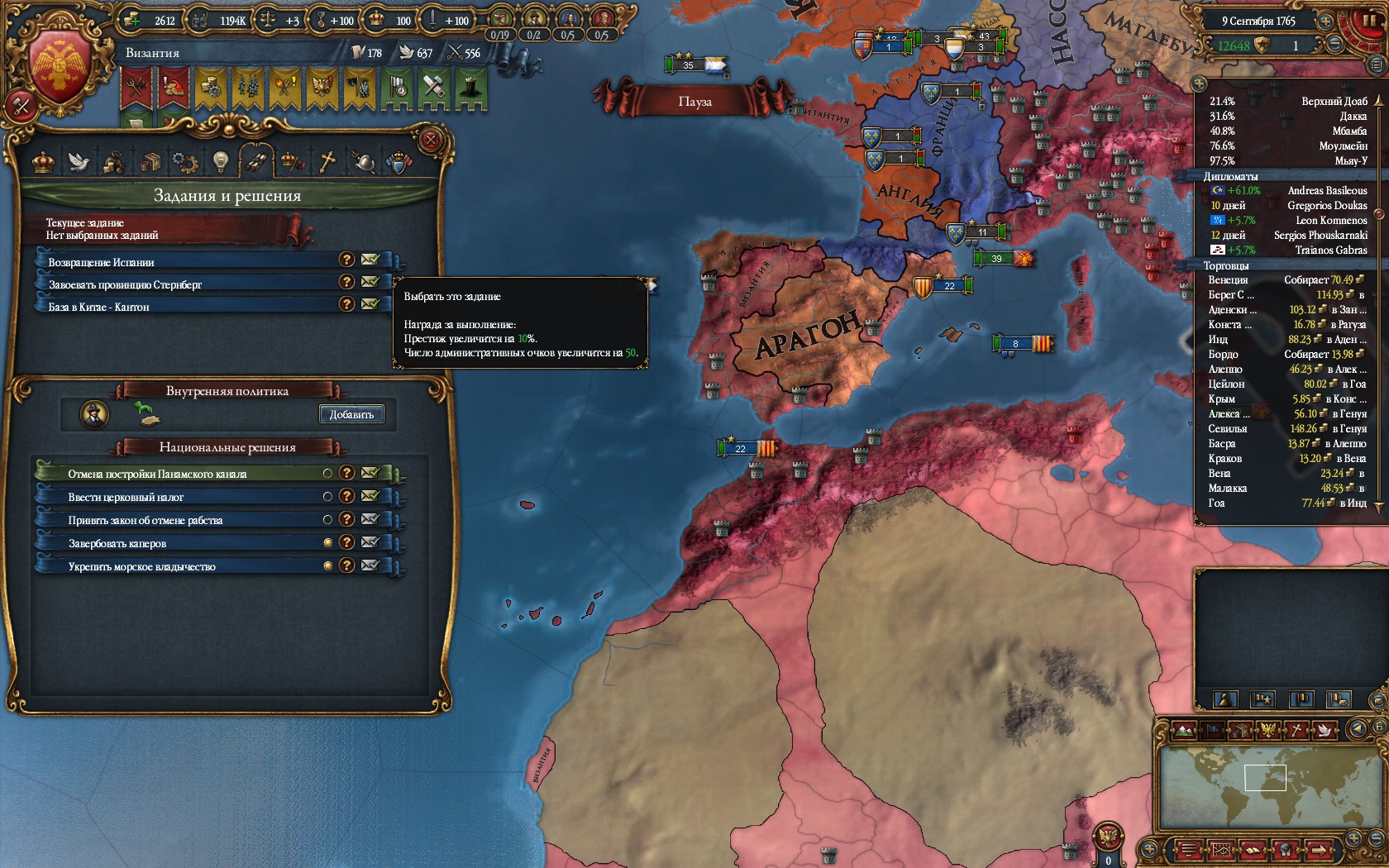Image resolution: width=1389 pixels, height=868 pixels.
Task: Switch to the dove diplomacy tab
Action: pos(79,161)
